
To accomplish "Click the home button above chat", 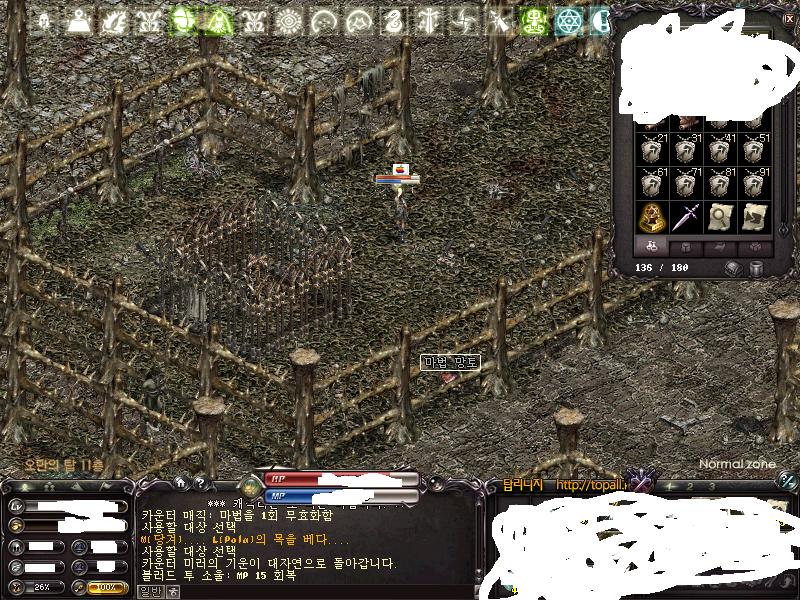I will point(180,483).
